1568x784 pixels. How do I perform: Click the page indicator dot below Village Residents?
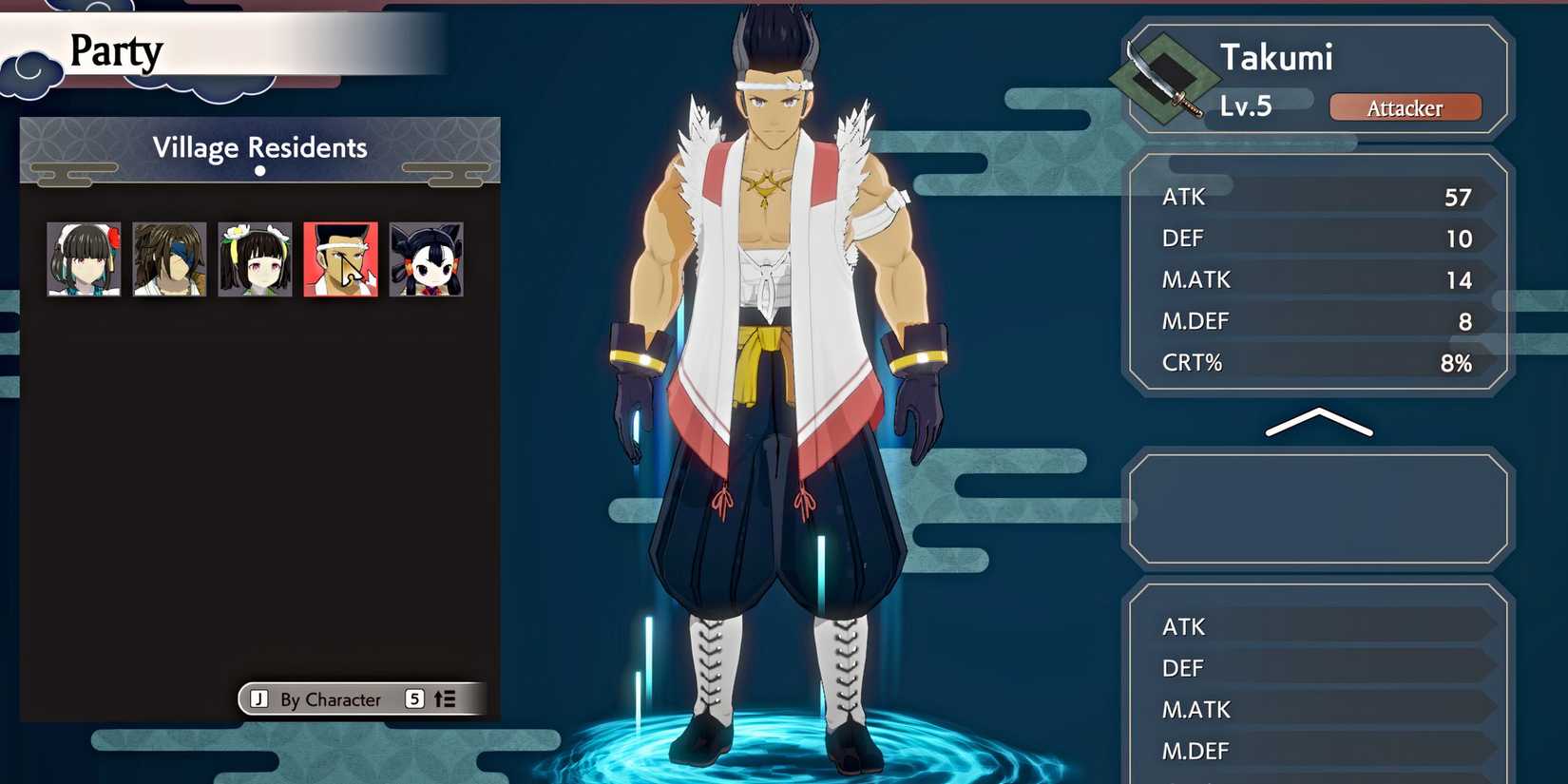click(x=259, y=172)
